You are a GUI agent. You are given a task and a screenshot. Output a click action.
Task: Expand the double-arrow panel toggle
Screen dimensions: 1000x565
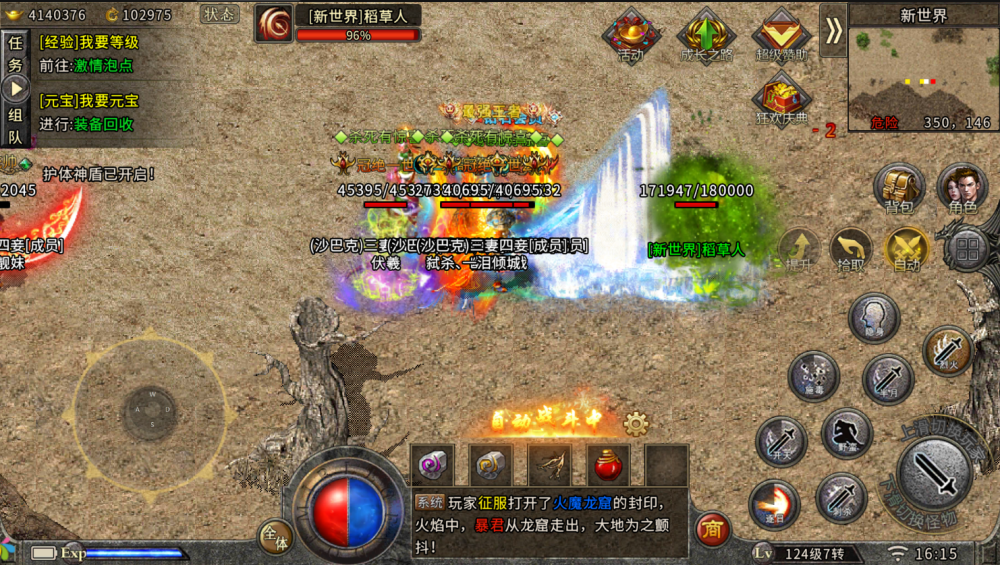click(x=833, y=30)
